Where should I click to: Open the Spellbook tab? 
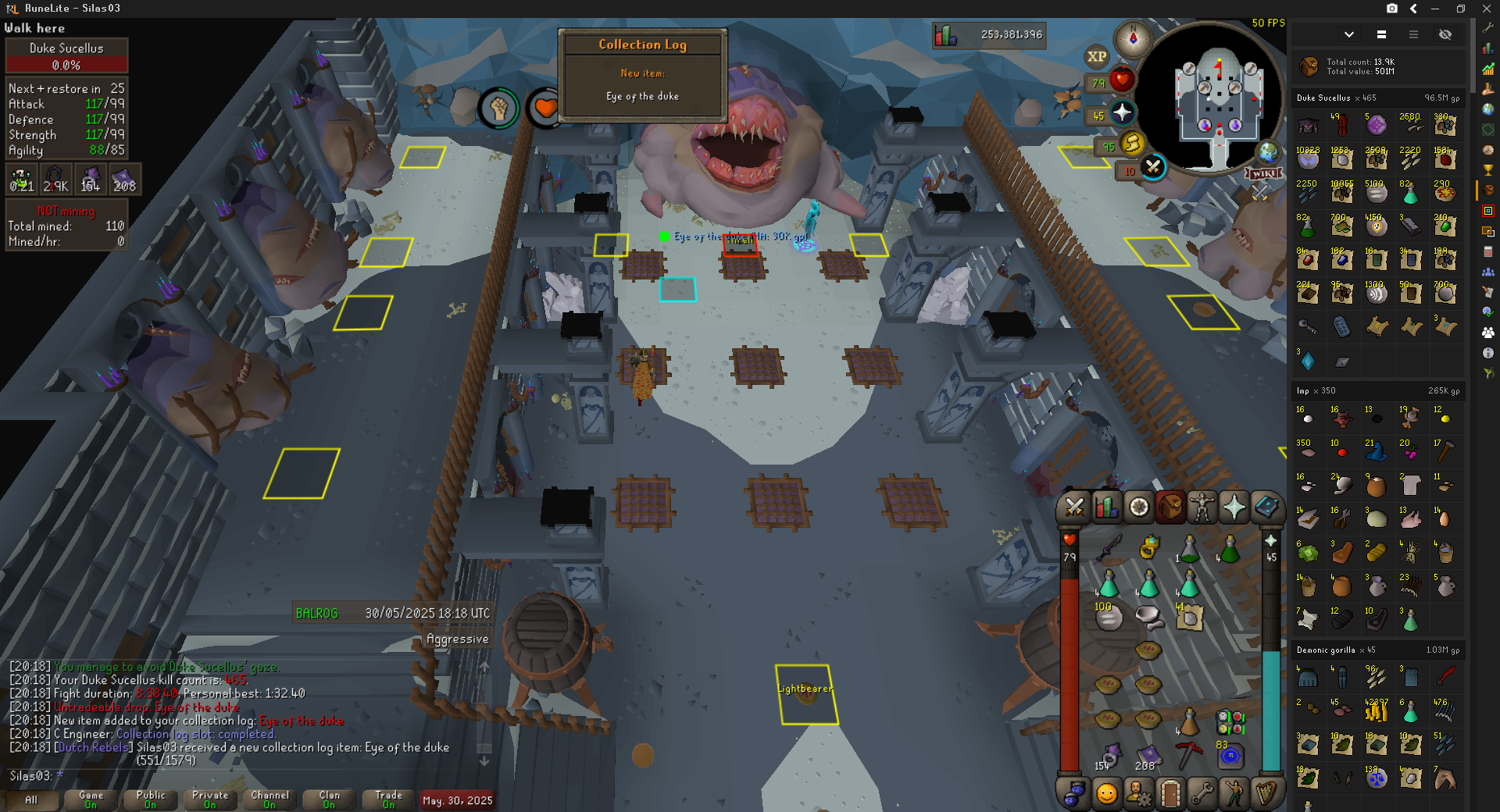click(x=1266, y=508)
